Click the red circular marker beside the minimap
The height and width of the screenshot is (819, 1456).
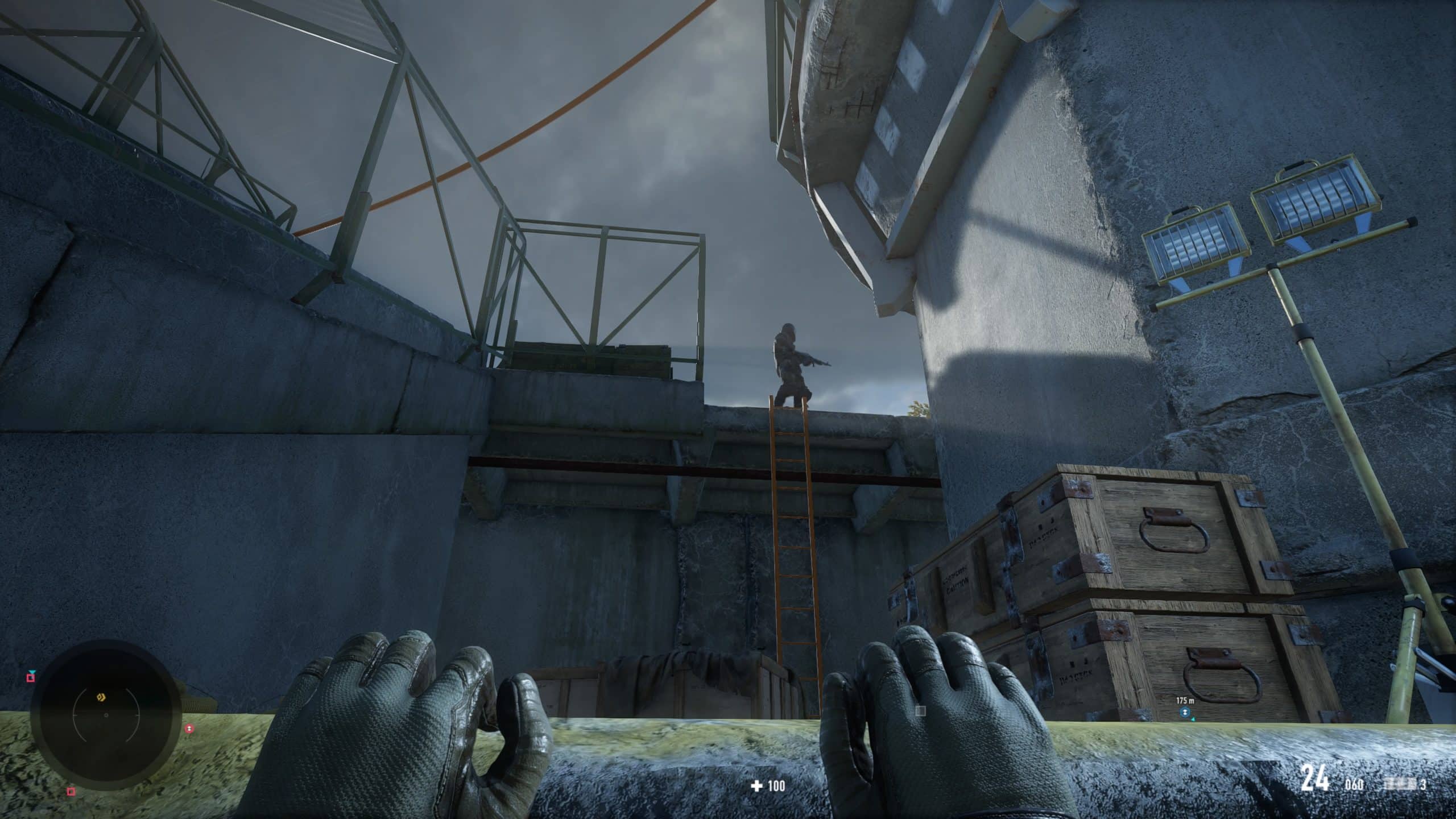189,729
